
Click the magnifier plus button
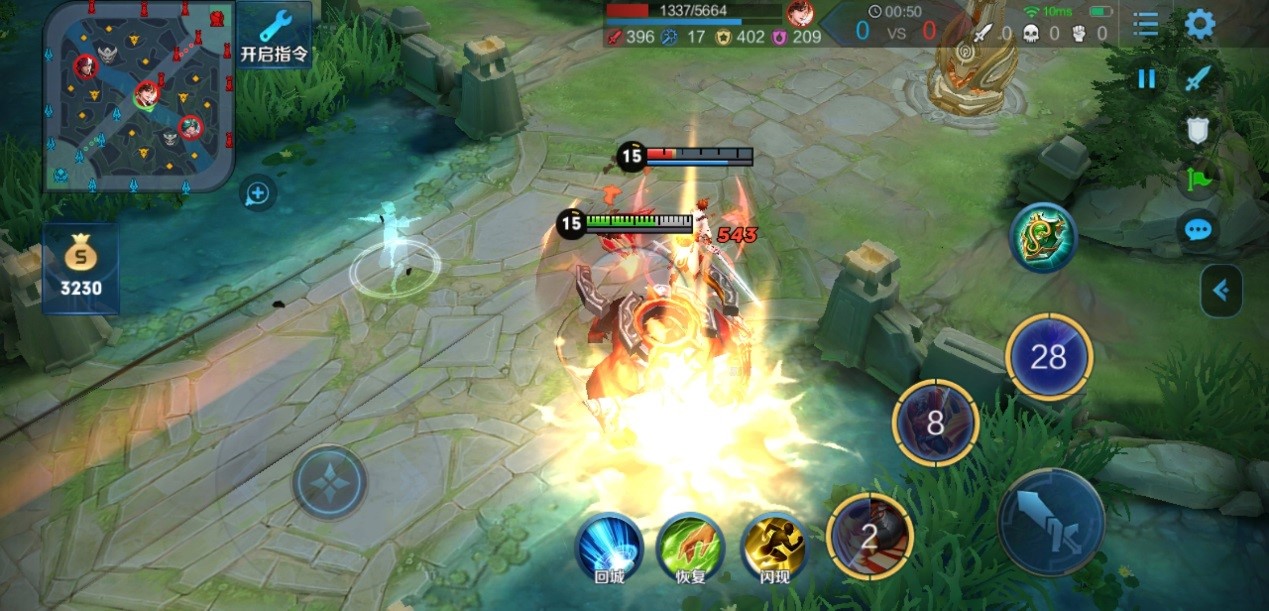coord(258,193)
